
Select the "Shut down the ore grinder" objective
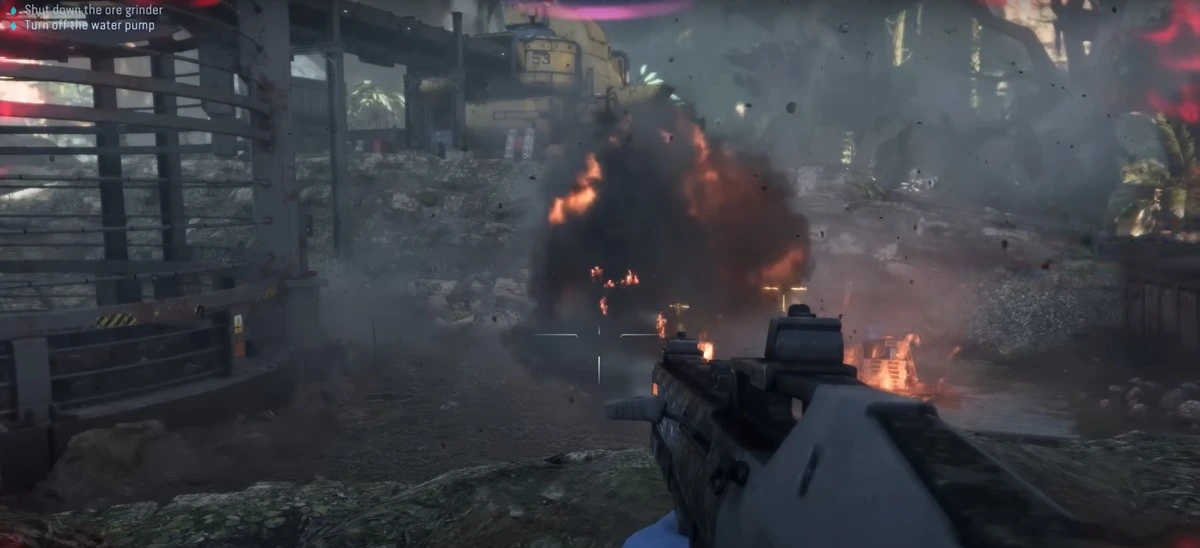[x=93, y=10]
